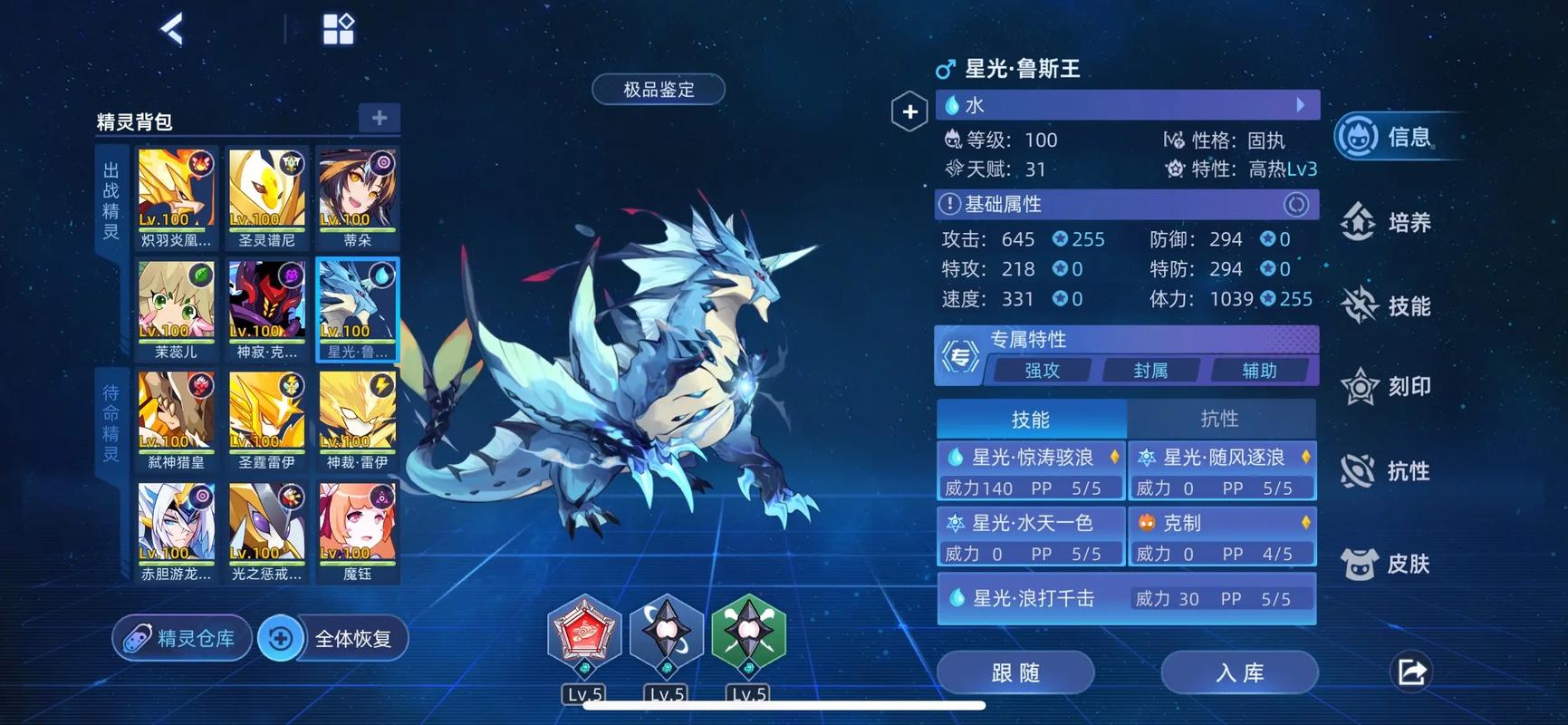The width and height of the screenshot is (1568, 725).
Task: Show the 刻印 engraving tab
Action: 1388,387
